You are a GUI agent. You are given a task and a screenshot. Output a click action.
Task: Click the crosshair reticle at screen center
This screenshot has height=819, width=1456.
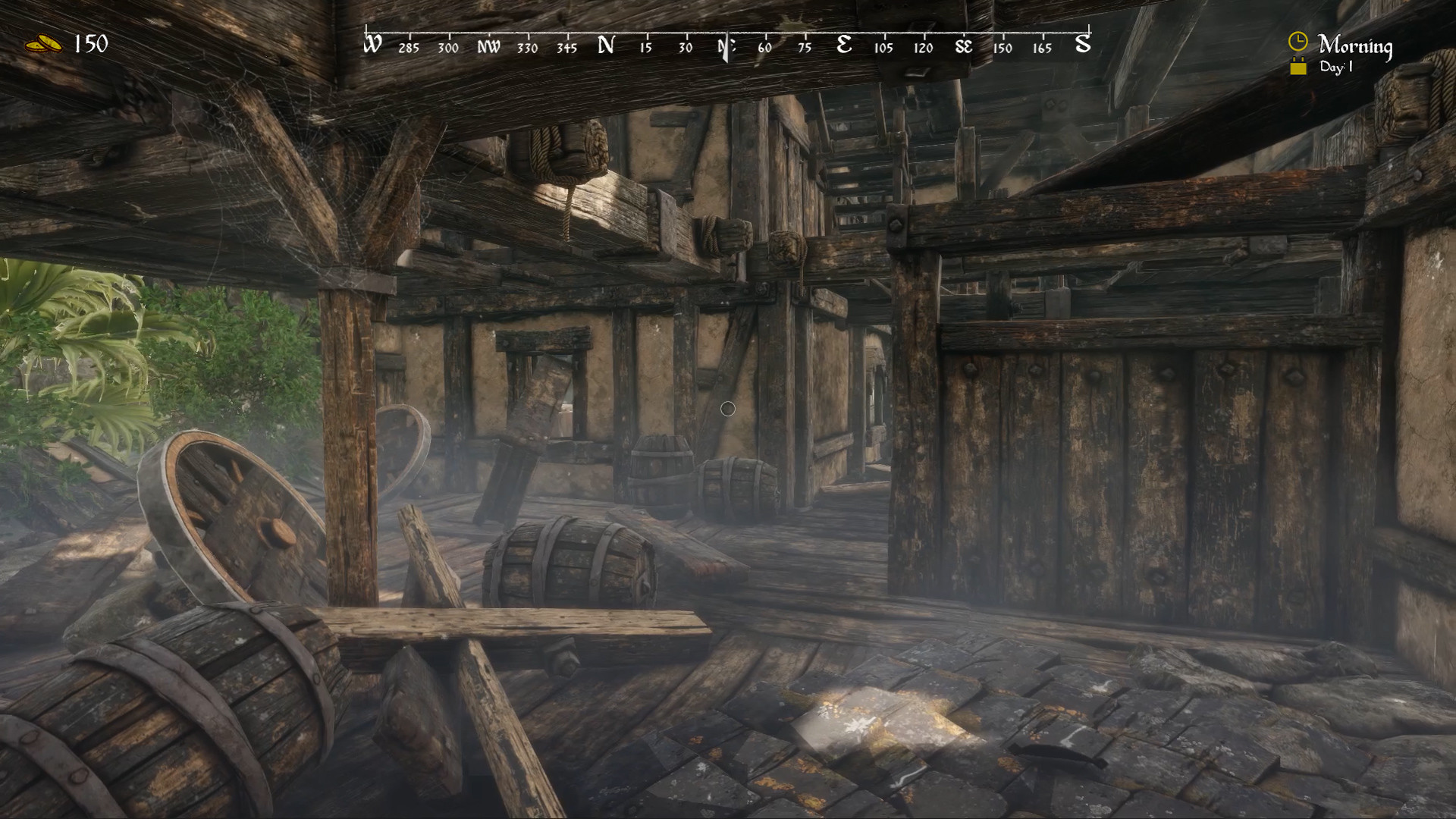tap(728, 409)
